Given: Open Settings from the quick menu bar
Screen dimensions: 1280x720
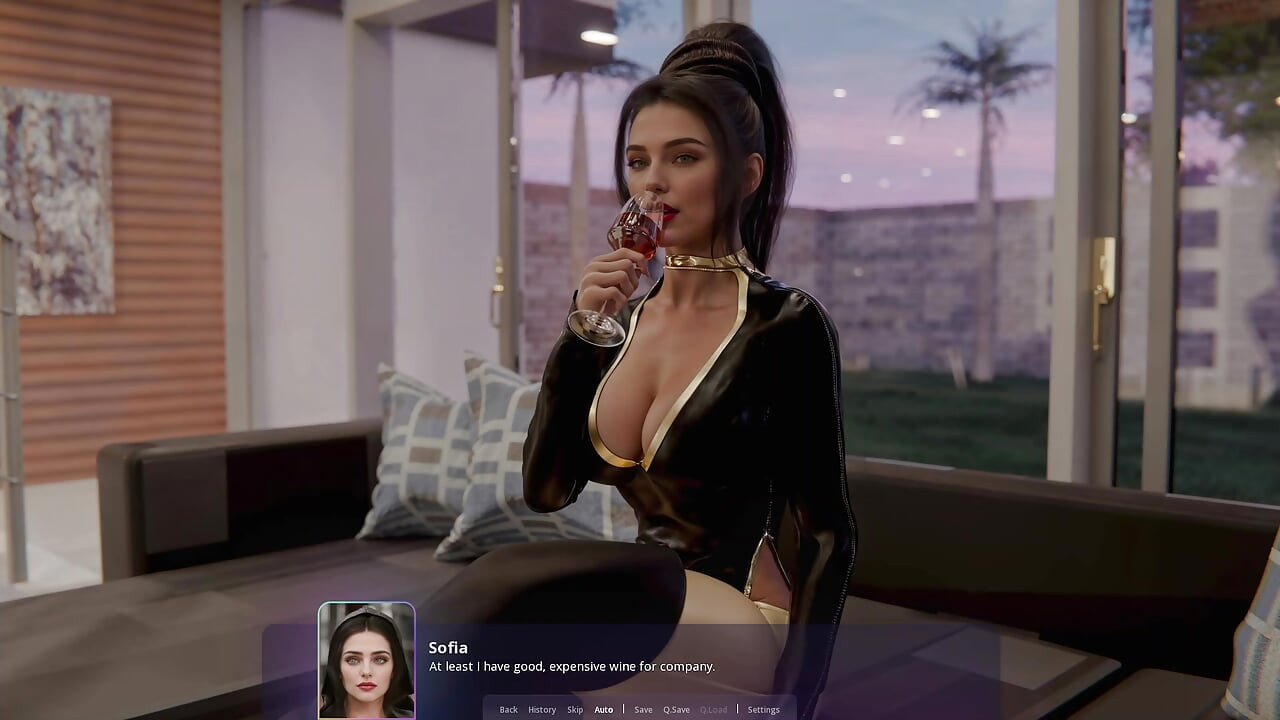Looking at the screenshot, I should 764,709.
